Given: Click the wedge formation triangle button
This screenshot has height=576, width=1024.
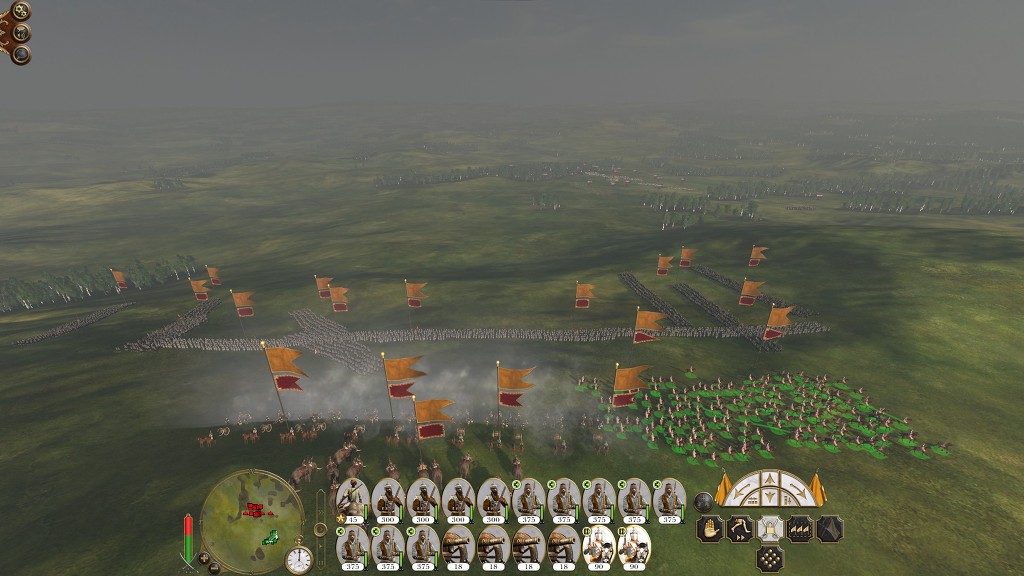Looking at the screenshot, I should click(x=830, y=529).
